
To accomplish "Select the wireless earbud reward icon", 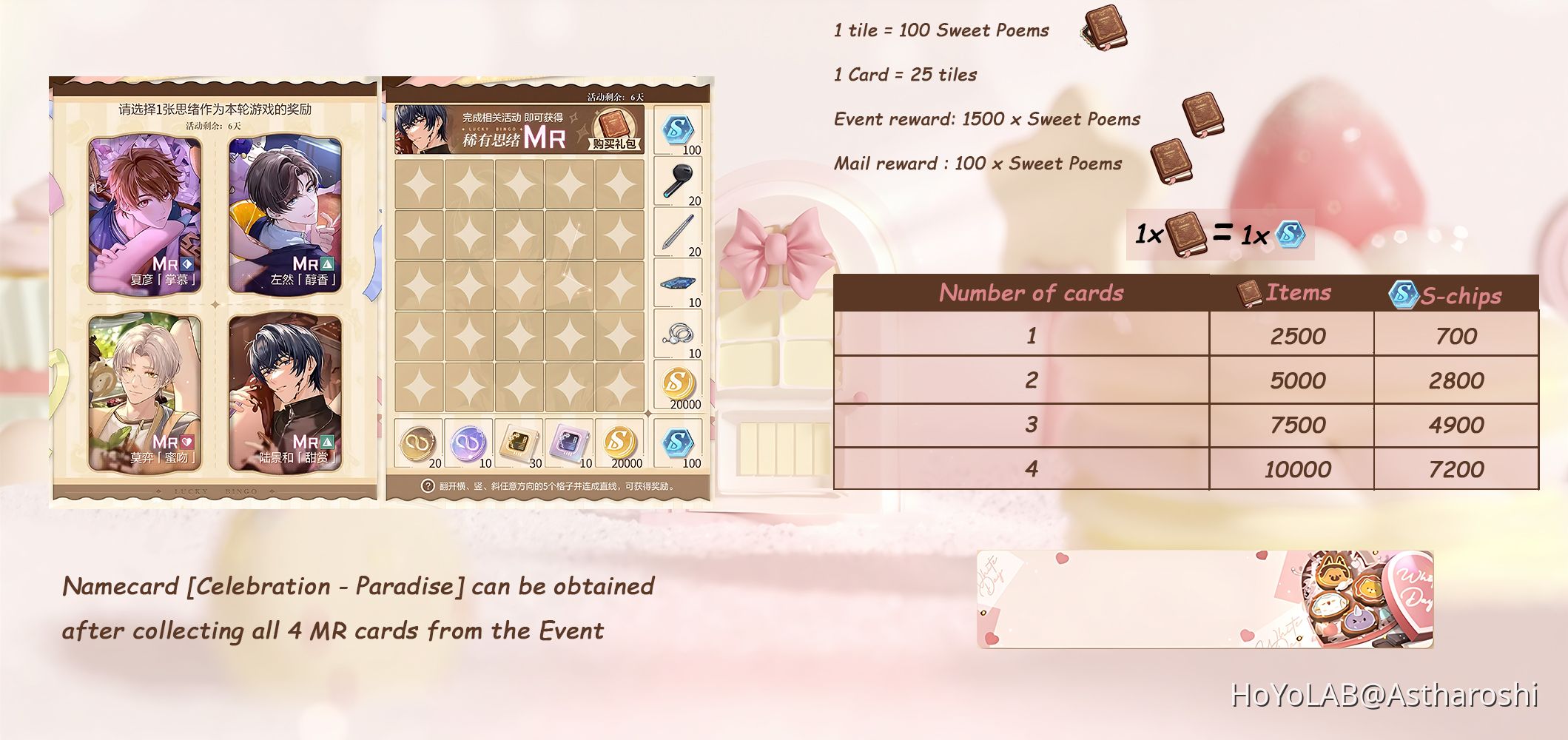I will (x=678, y=180).
